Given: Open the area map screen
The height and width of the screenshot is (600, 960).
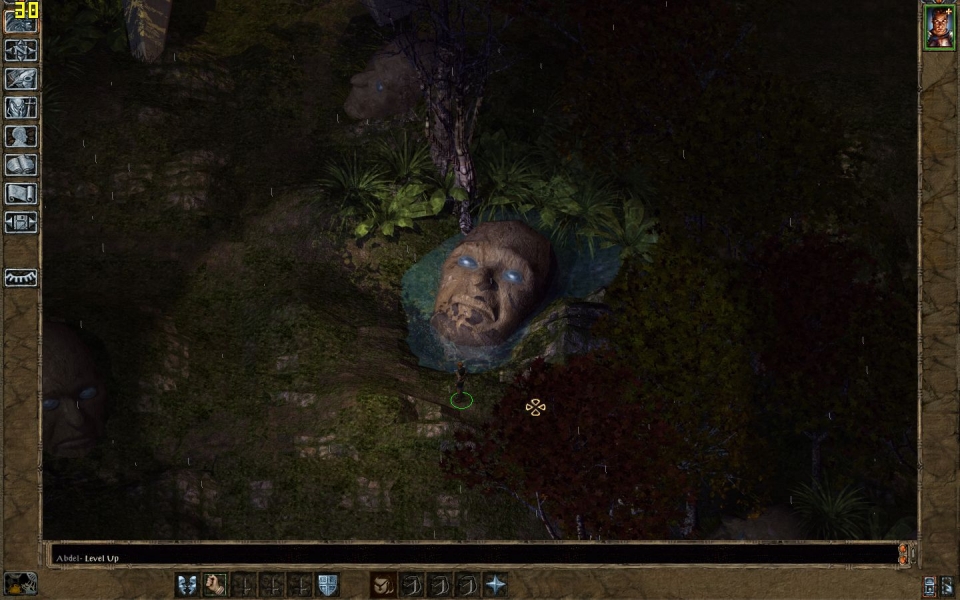Looking at the screenshot, I should [x=20, y=49].
